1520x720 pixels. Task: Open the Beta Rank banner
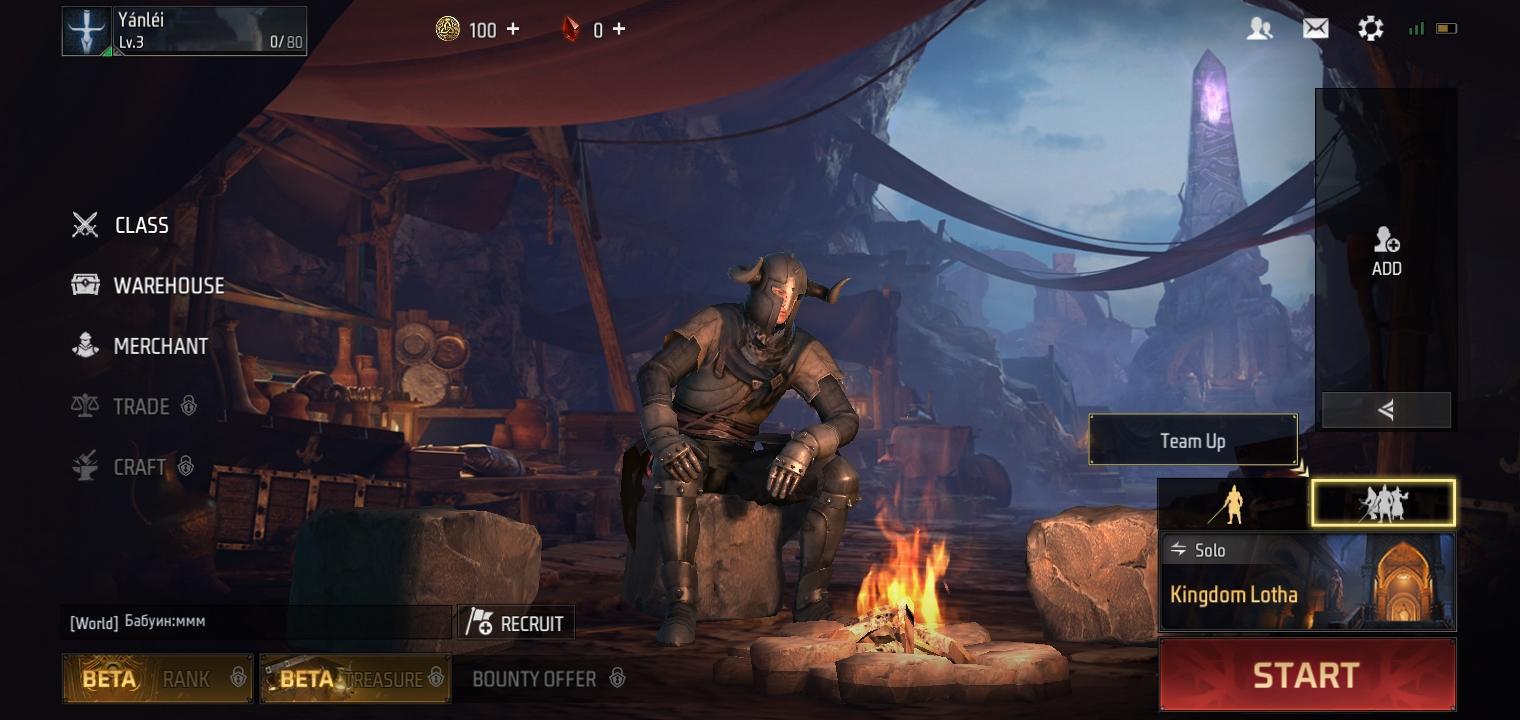157,679
